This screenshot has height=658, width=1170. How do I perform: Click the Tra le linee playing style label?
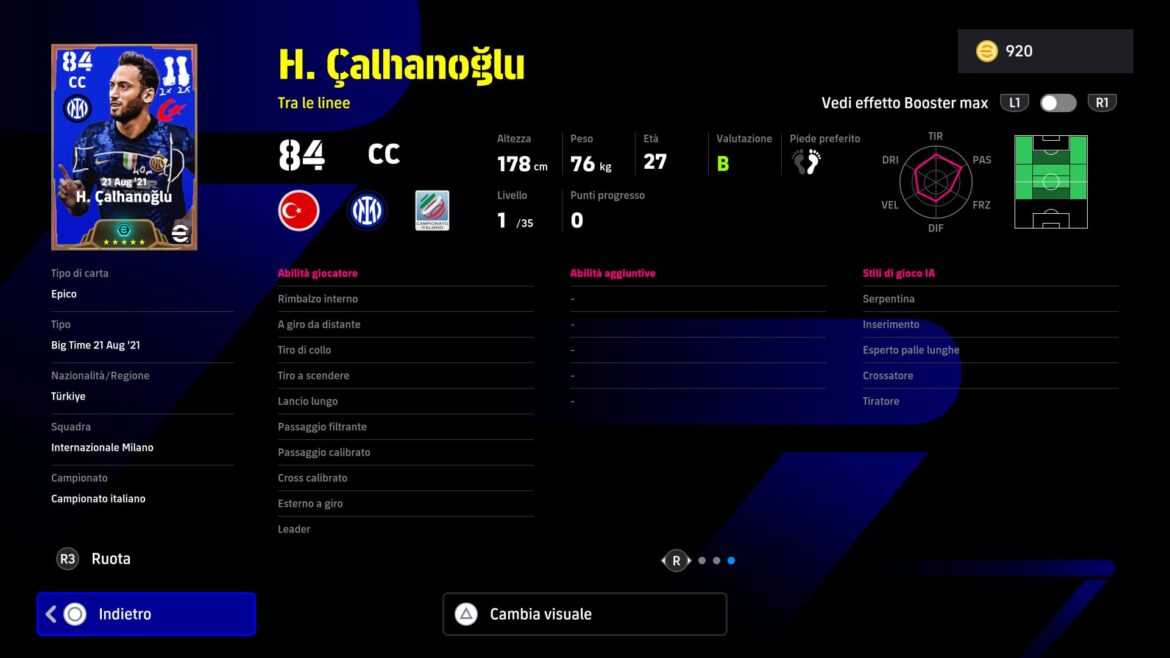click(x=314, y=103)
